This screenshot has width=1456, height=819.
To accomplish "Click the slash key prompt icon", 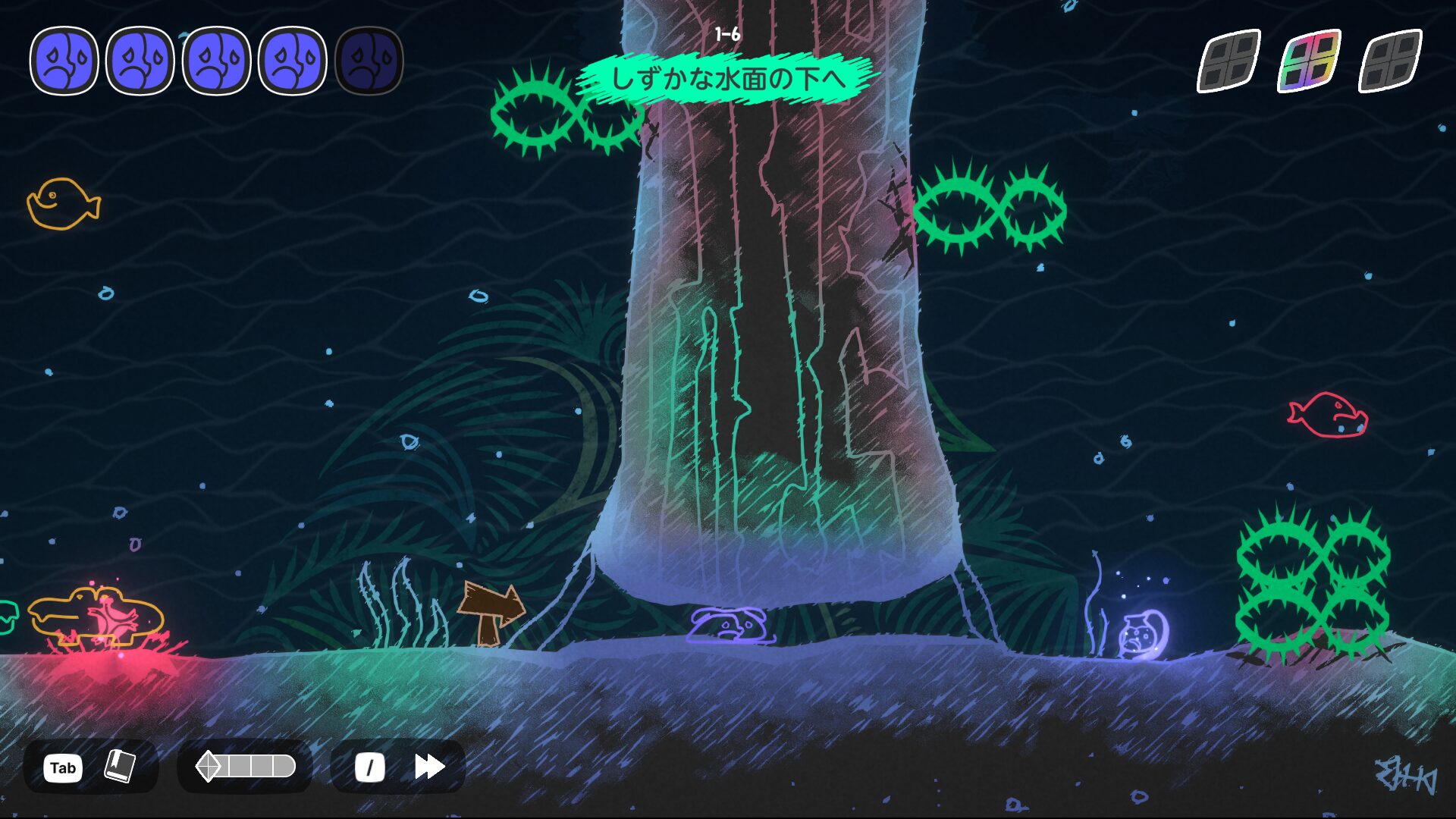I will click(x=369, y=767).
